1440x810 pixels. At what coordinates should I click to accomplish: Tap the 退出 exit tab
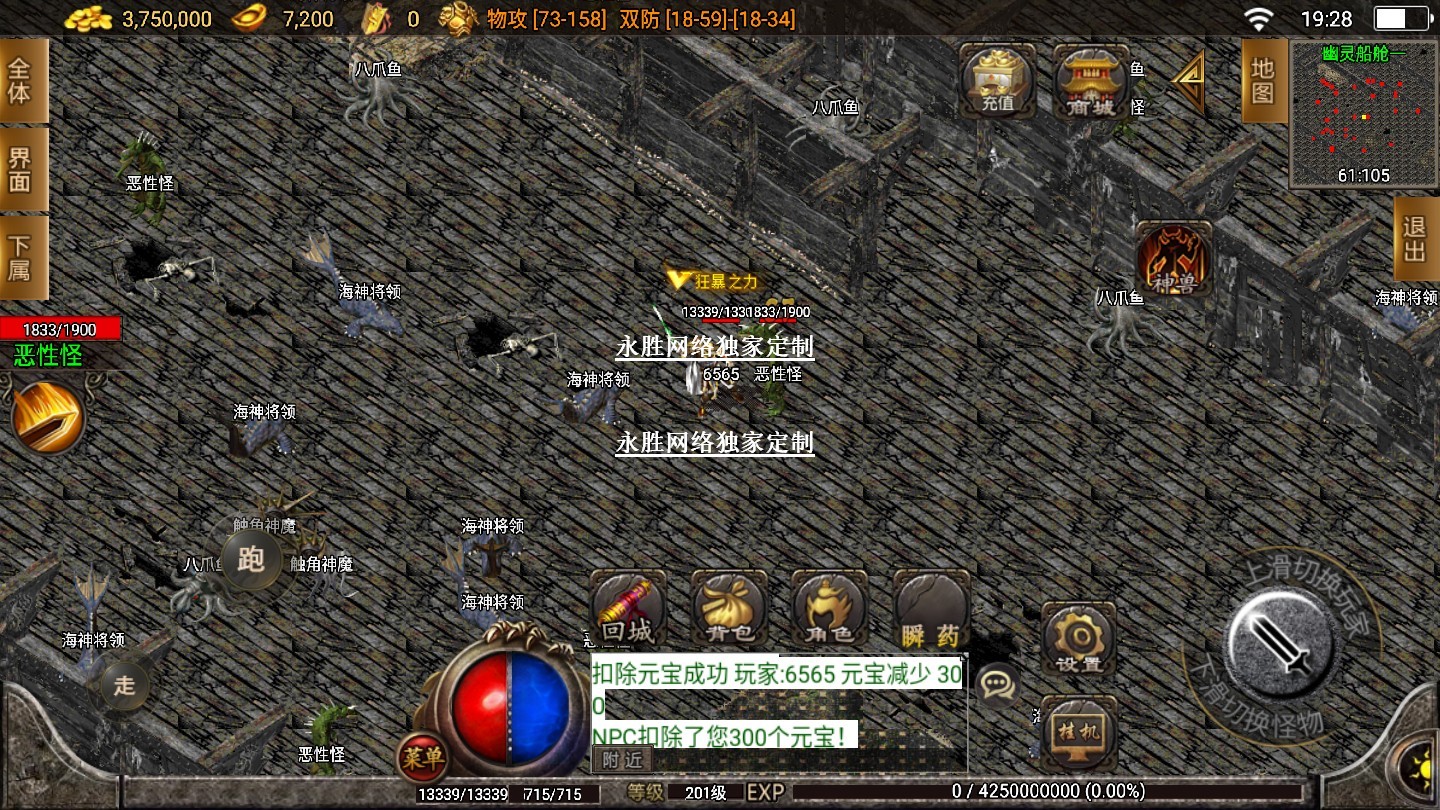[1414, 239]
